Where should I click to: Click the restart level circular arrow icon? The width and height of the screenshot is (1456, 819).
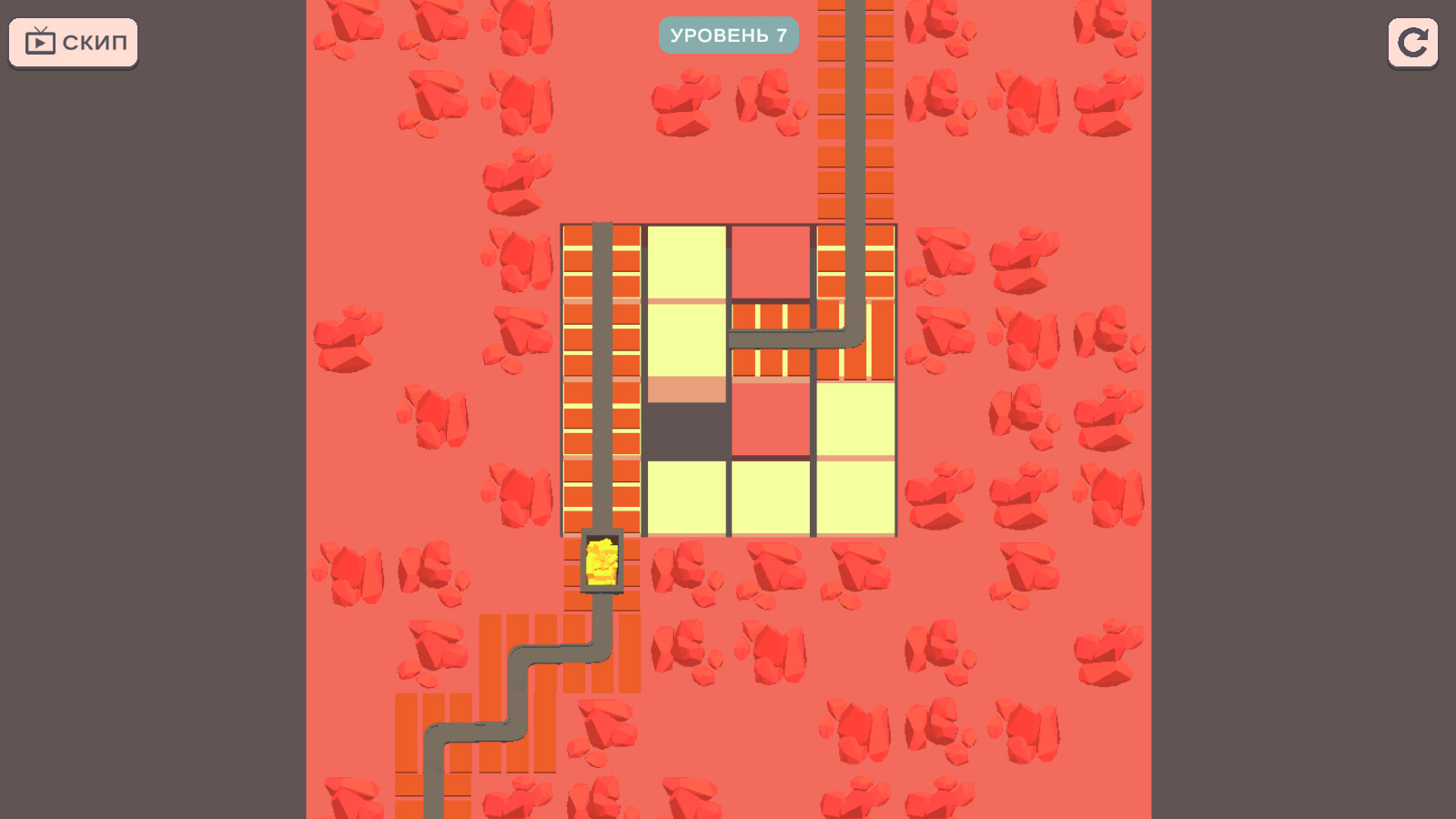pos(1412,41)
